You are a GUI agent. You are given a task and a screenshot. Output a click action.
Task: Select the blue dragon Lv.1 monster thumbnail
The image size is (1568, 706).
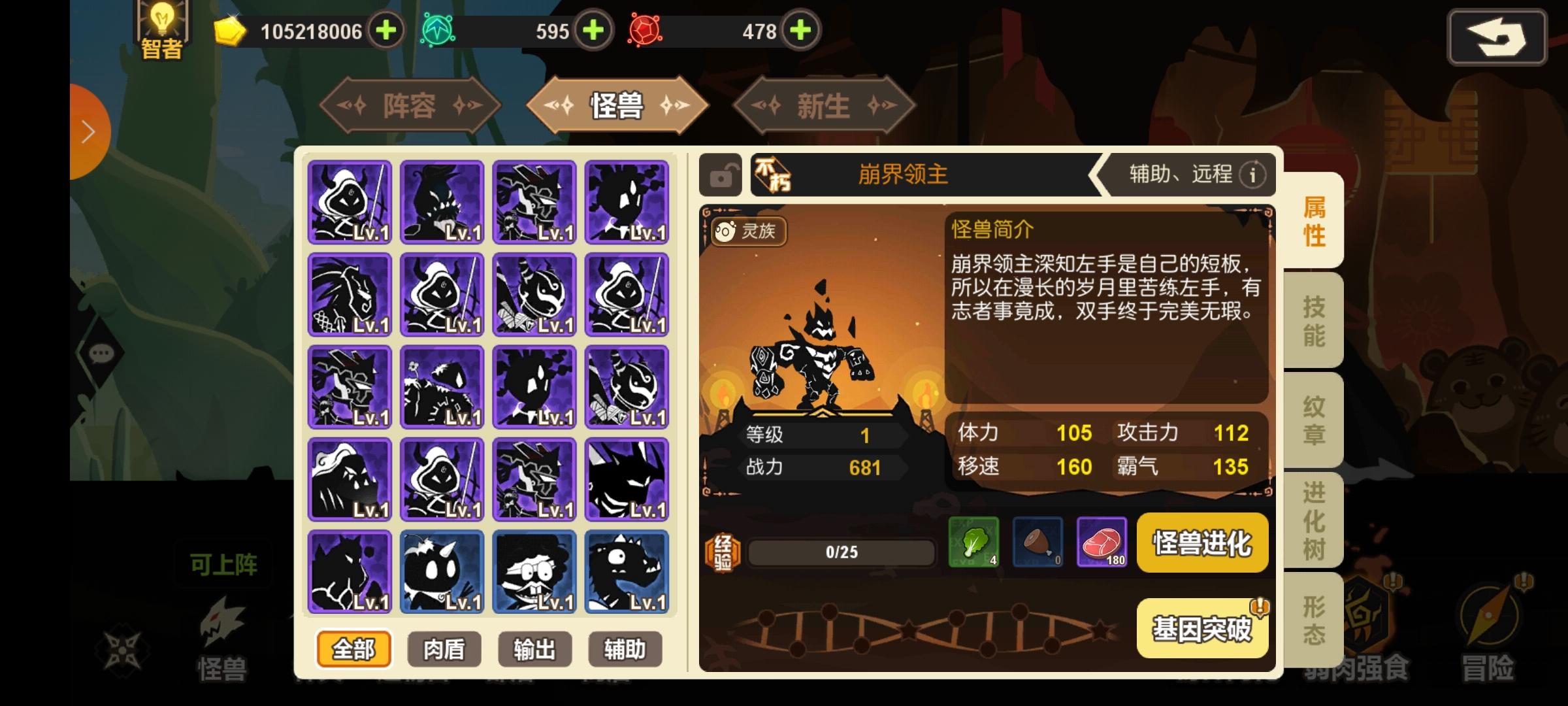626,572
